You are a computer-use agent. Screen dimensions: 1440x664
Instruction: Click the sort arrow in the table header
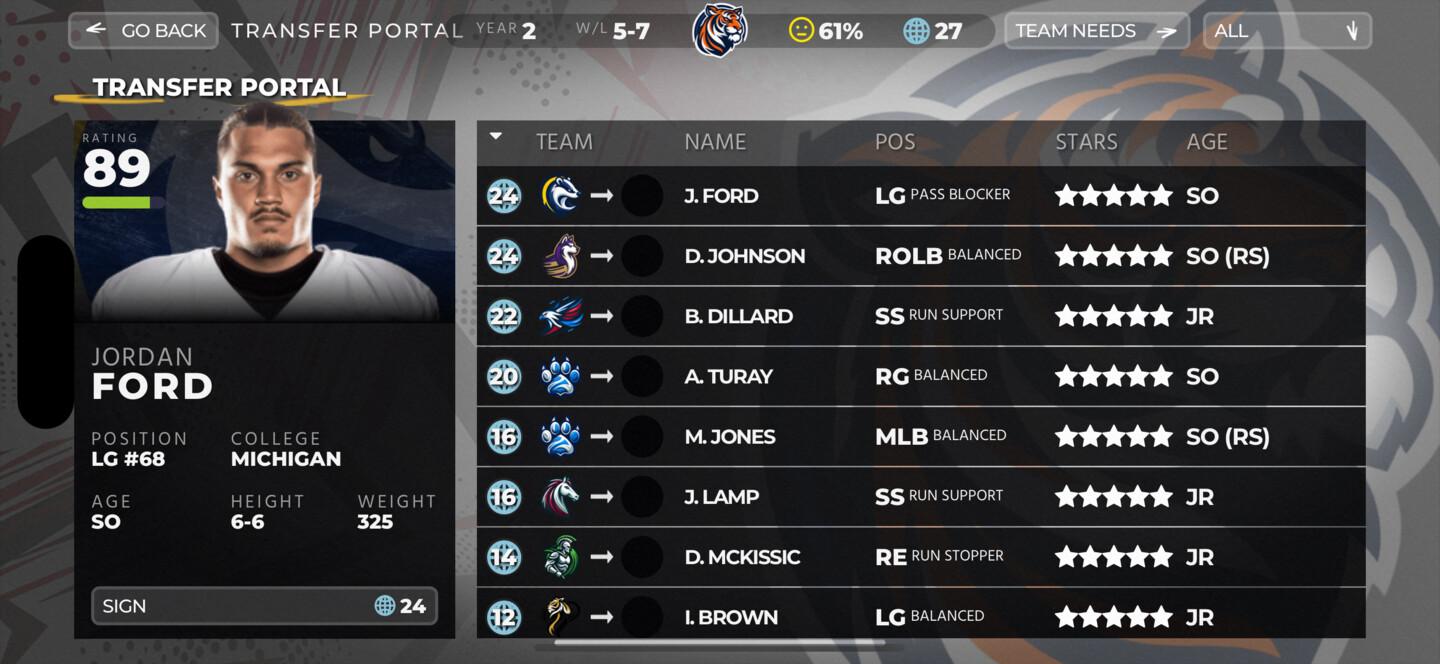[496, 137]
